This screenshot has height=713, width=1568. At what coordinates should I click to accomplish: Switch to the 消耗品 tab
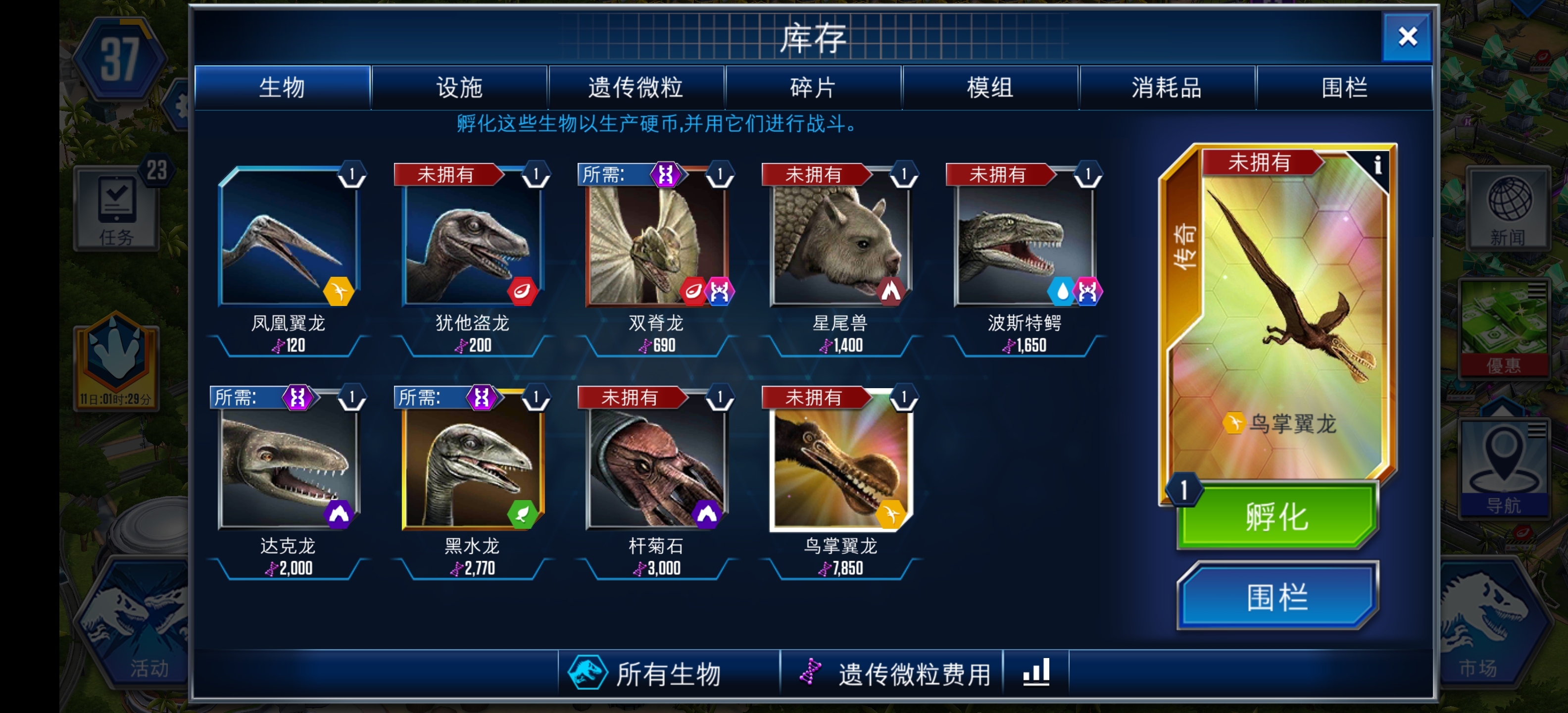click(1168, 87)
